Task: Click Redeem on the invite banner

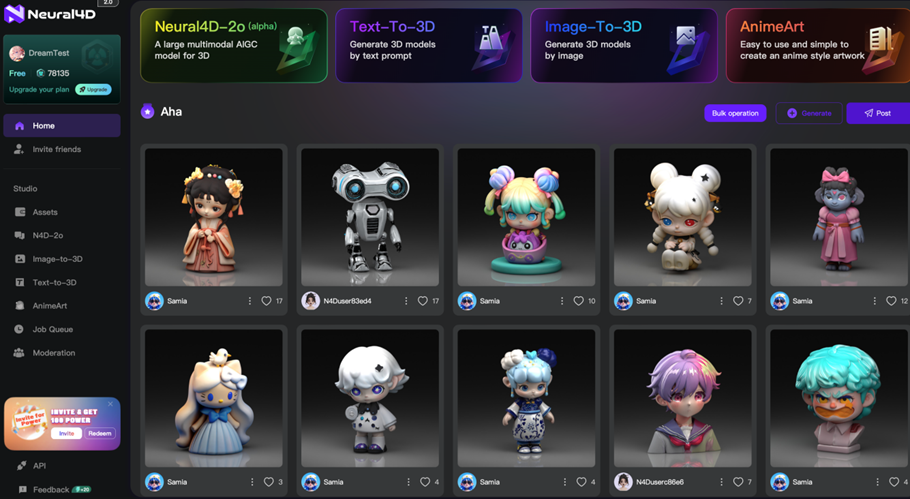Action: 100,433
